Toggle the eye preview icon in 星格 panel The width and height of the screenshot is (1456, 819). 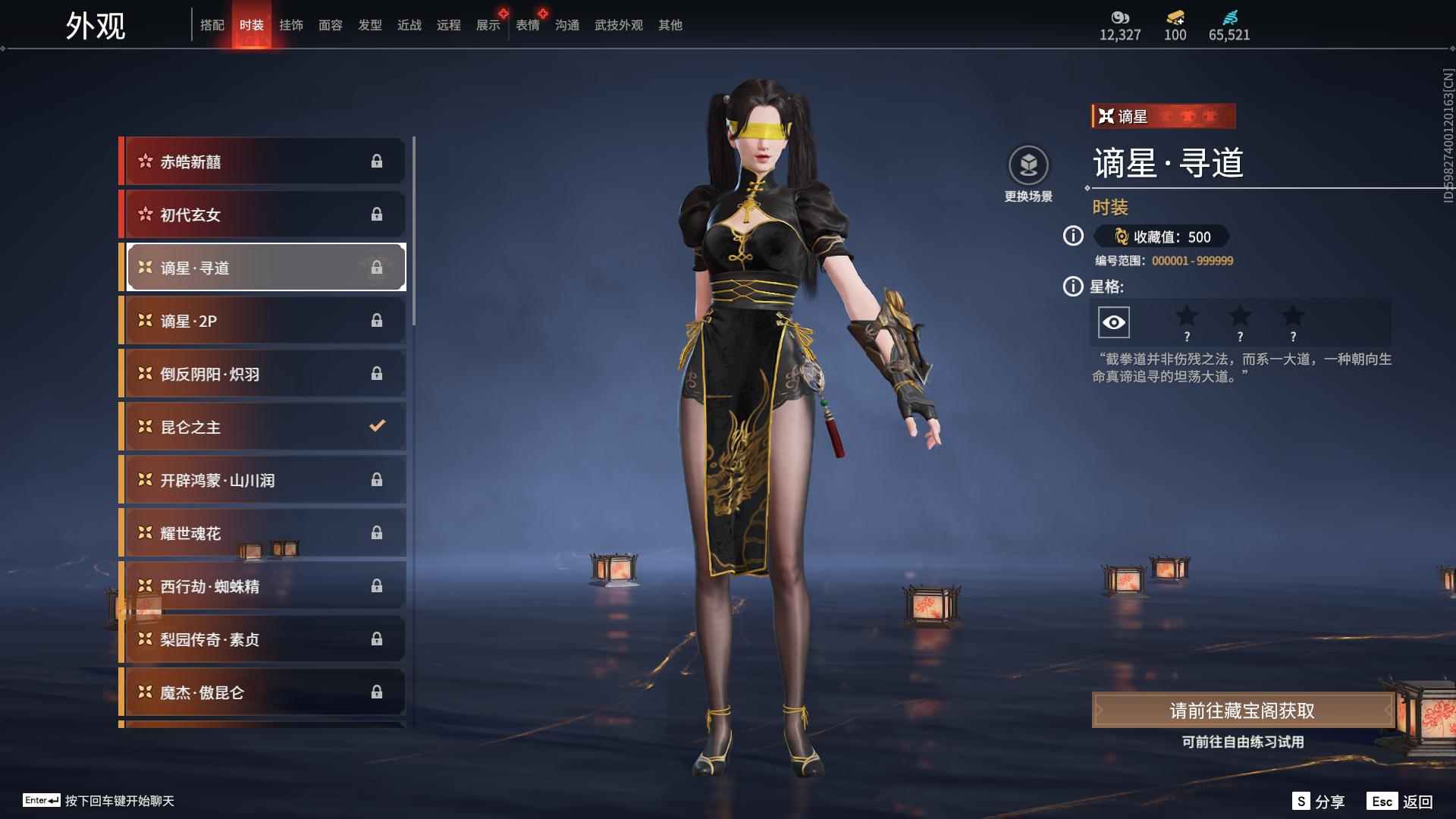[1112, 322]
